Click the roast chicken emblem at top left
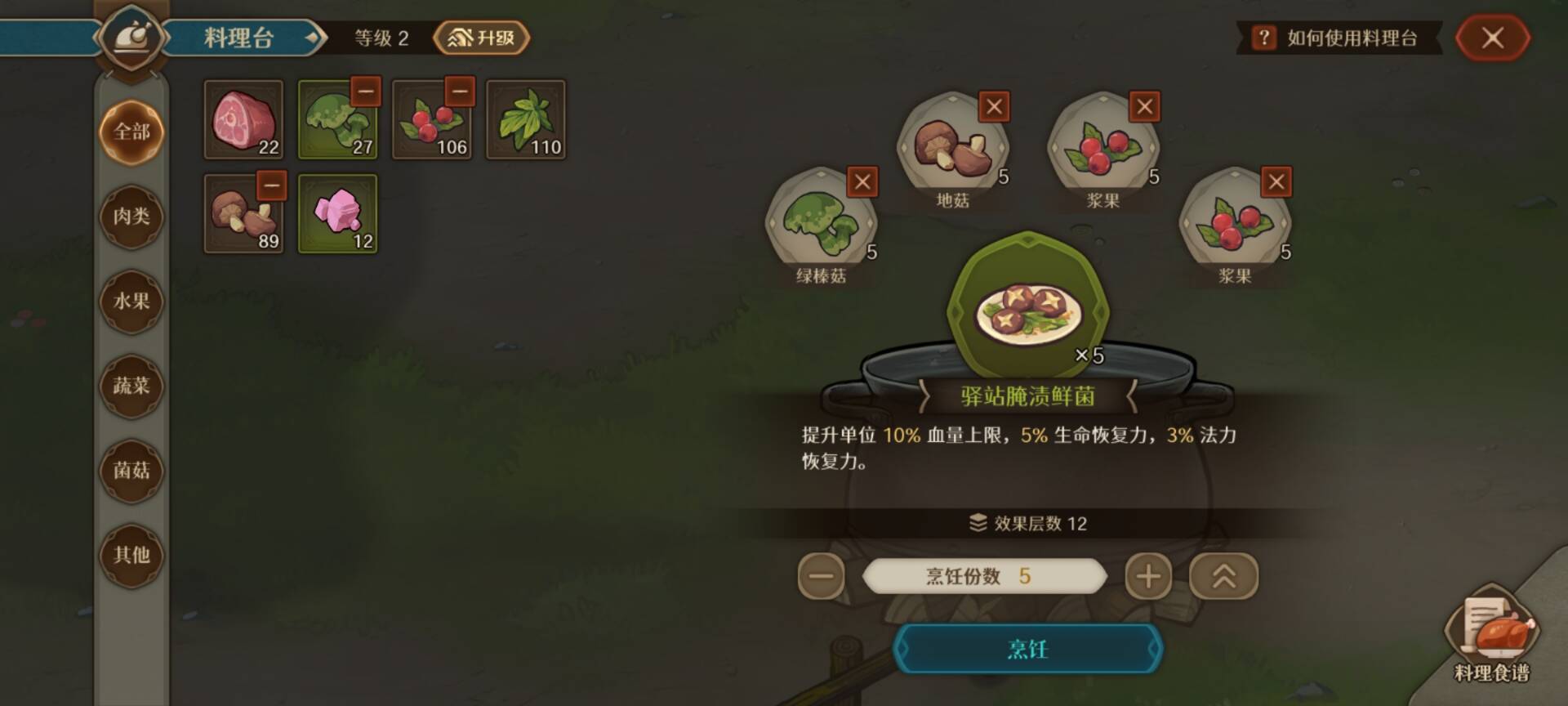The width and height of the screenshot is (1568, 706). coord(131,36)
